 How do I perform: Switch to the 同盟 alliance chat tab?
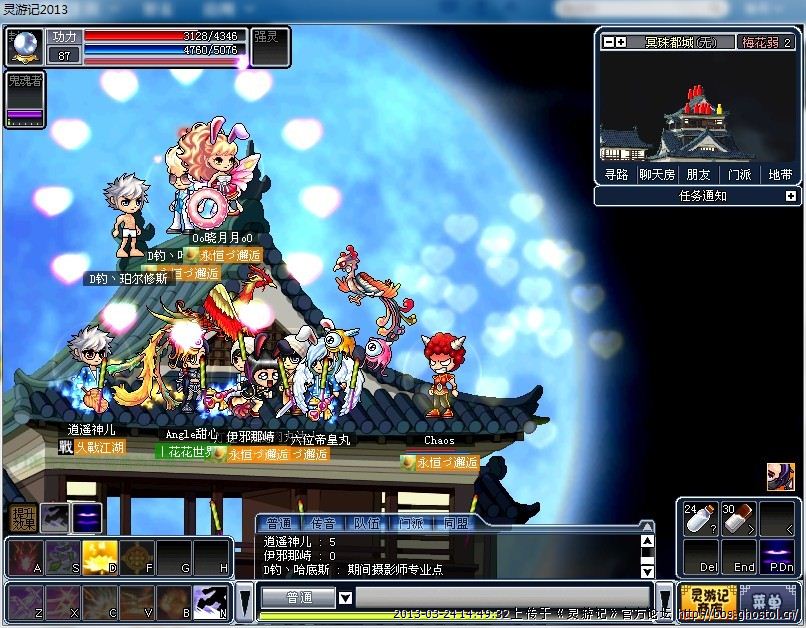pos(456,523)
